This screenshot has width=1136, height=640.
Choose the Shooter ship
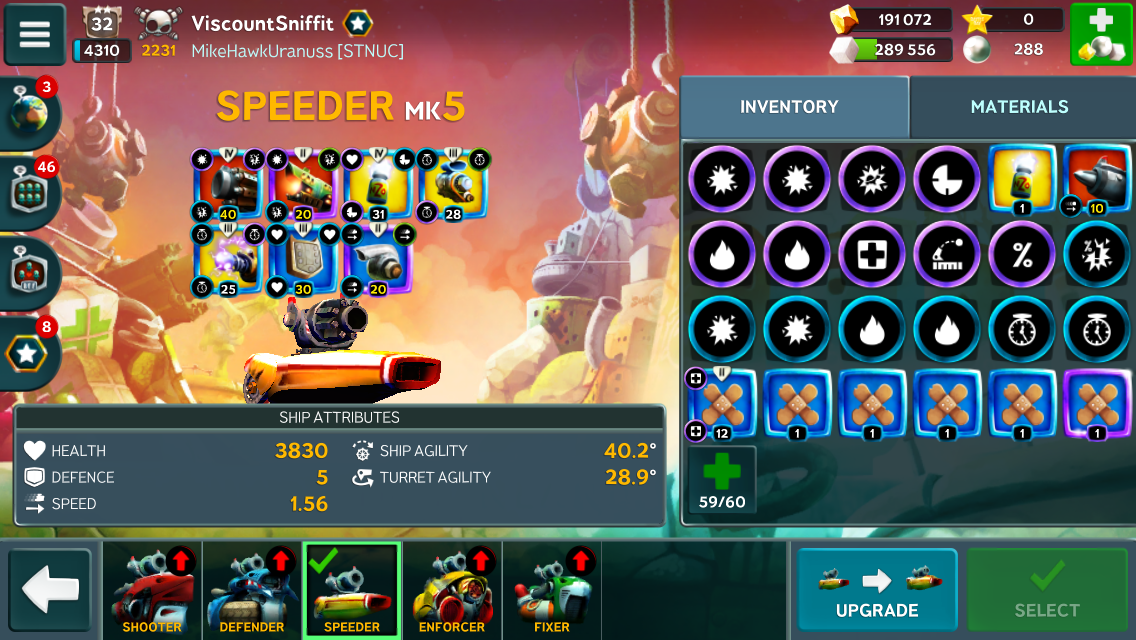point(152,591)
